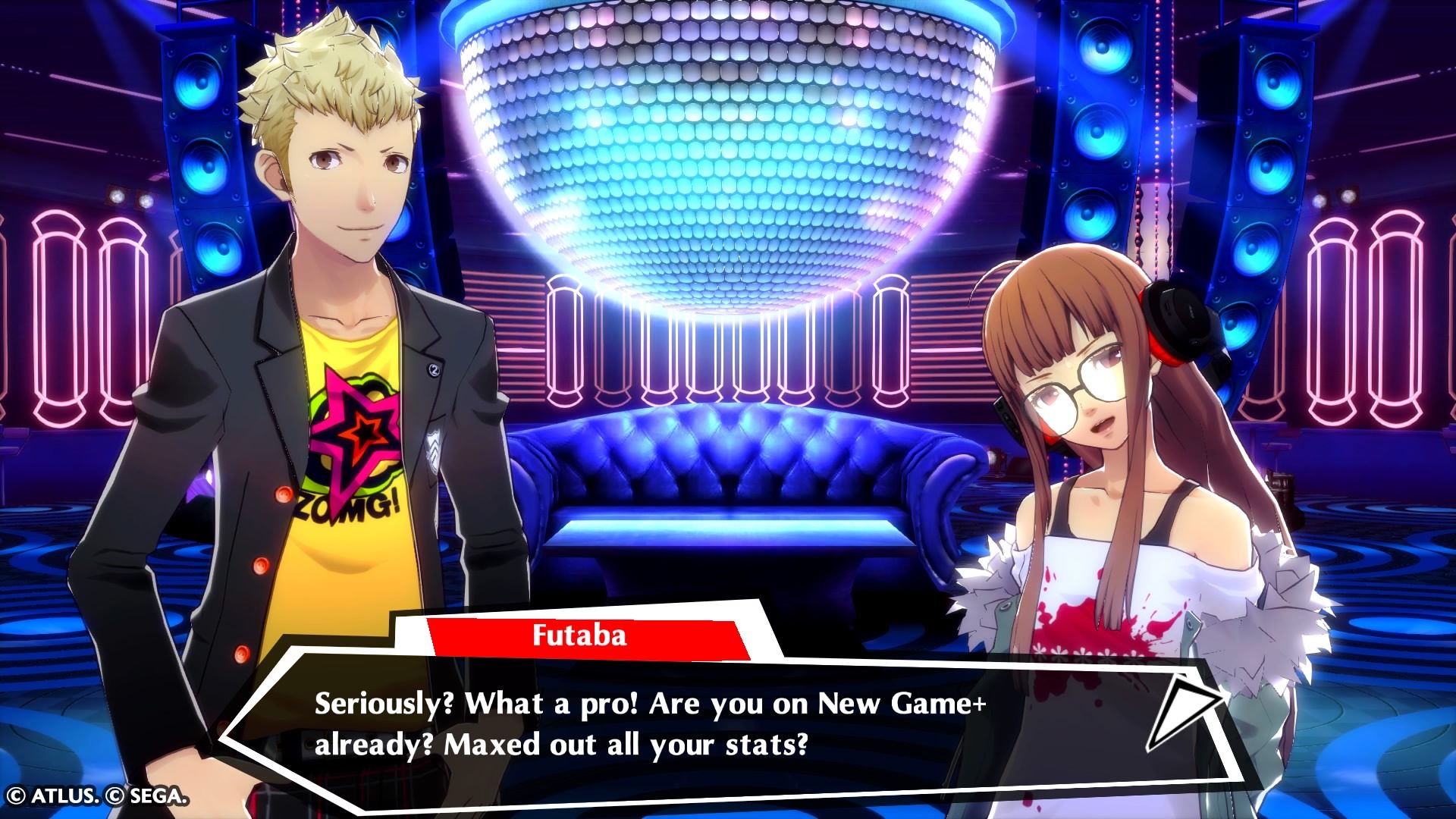Click the Futaba nameplate banner
Image resolution: width=1456 pixels, height=819 pixels.
(590, 637)
